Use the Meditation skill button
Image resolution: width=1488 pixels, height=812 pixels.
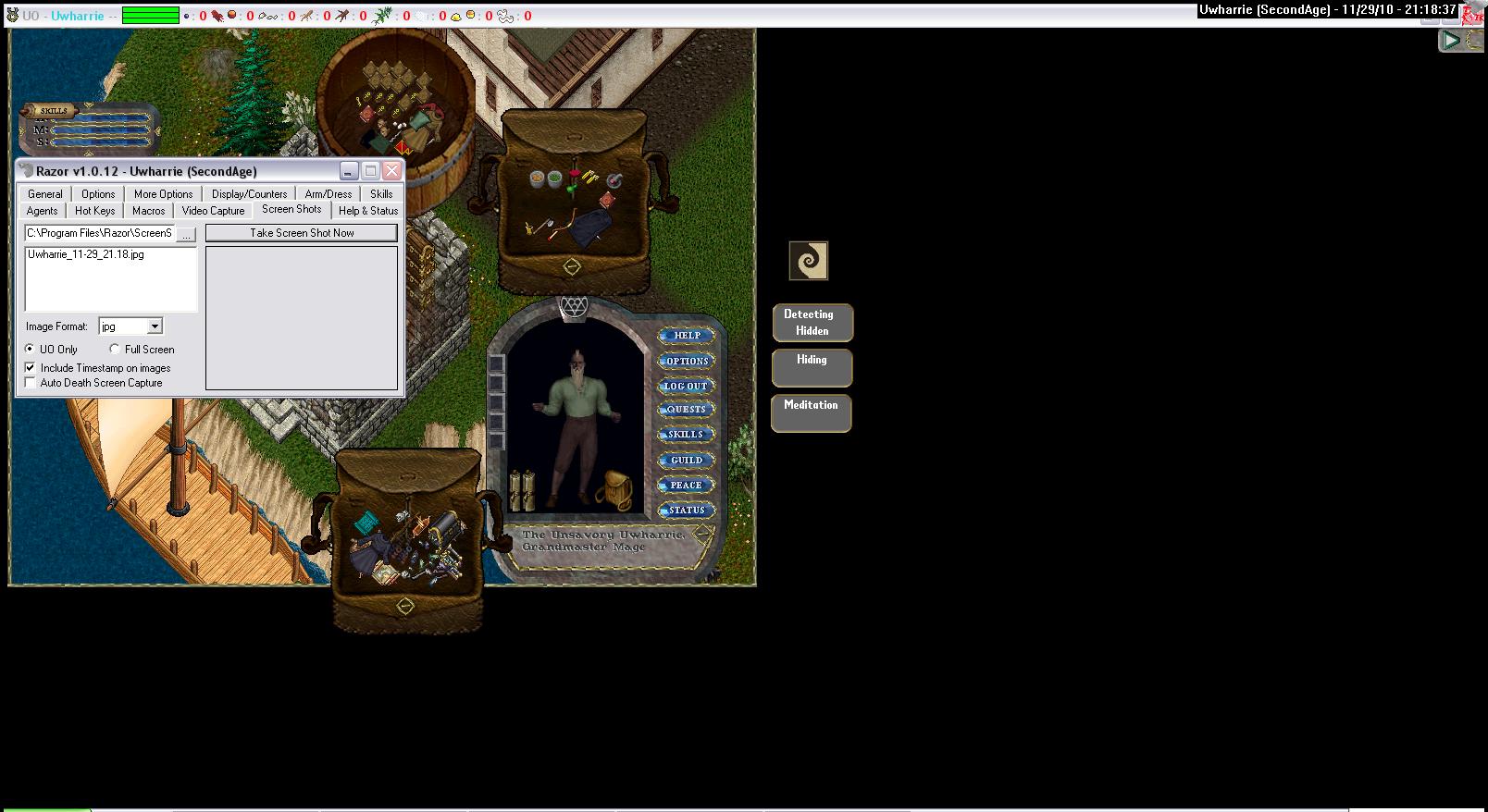coord(811,412)
